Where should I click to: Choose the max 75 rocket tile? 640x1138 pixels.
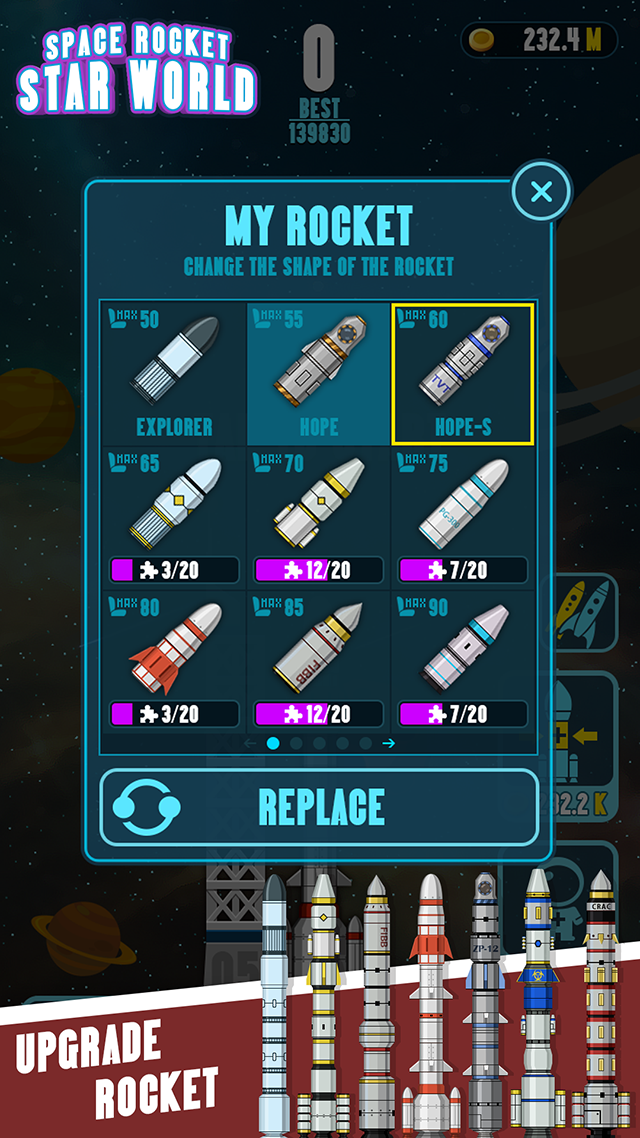coord(463,518)
